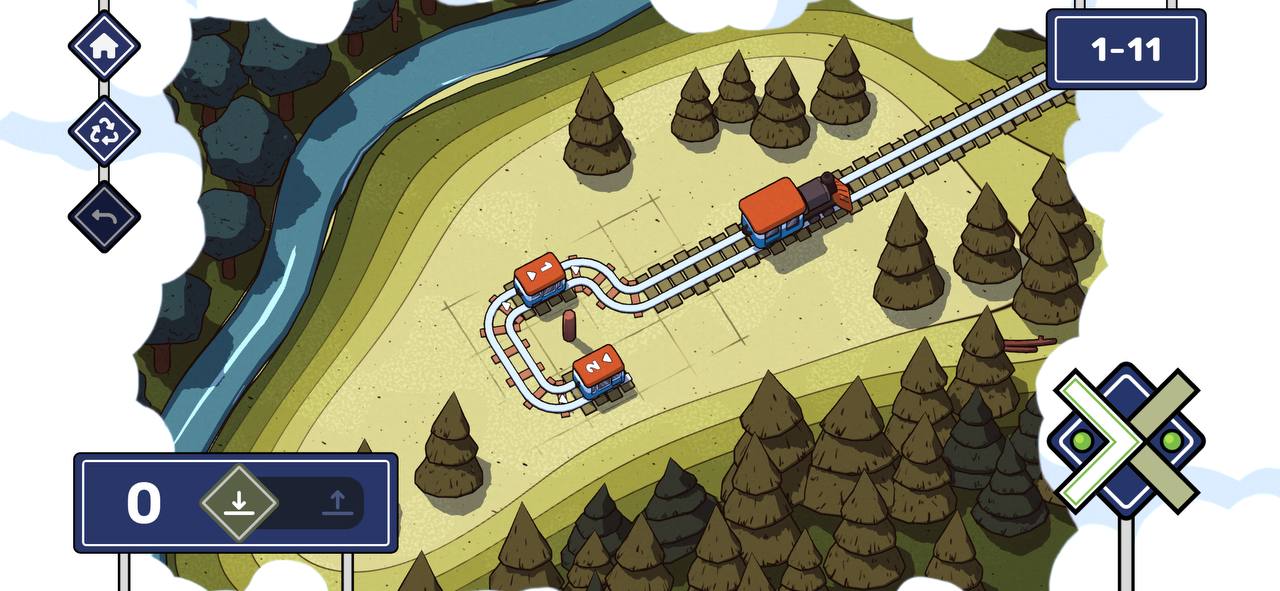
Task: Restart the level with the recycle arrows button
Action: pos(104,131)
